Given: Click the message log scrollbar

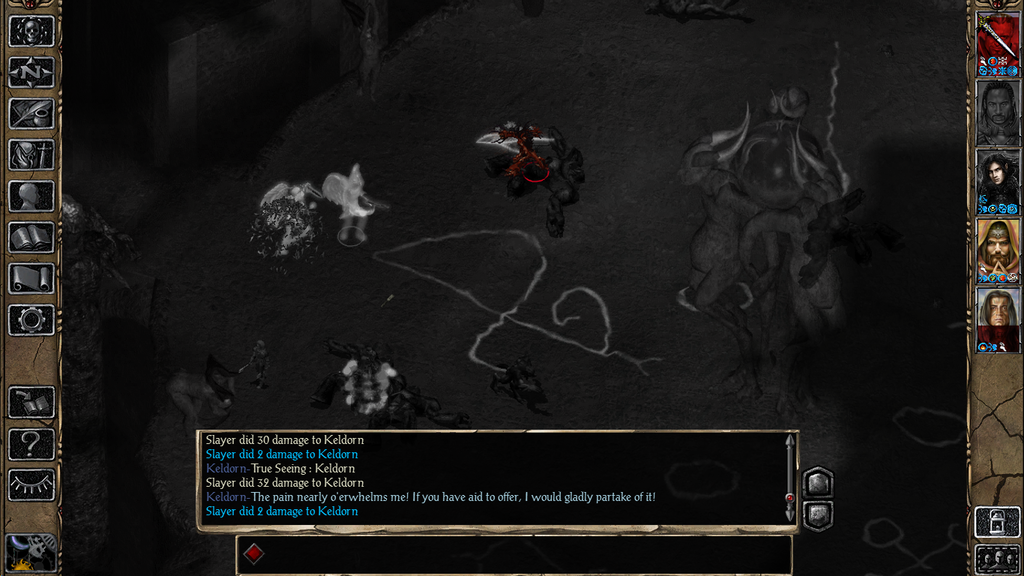Looking at the screenshot, I should [790, 478].
